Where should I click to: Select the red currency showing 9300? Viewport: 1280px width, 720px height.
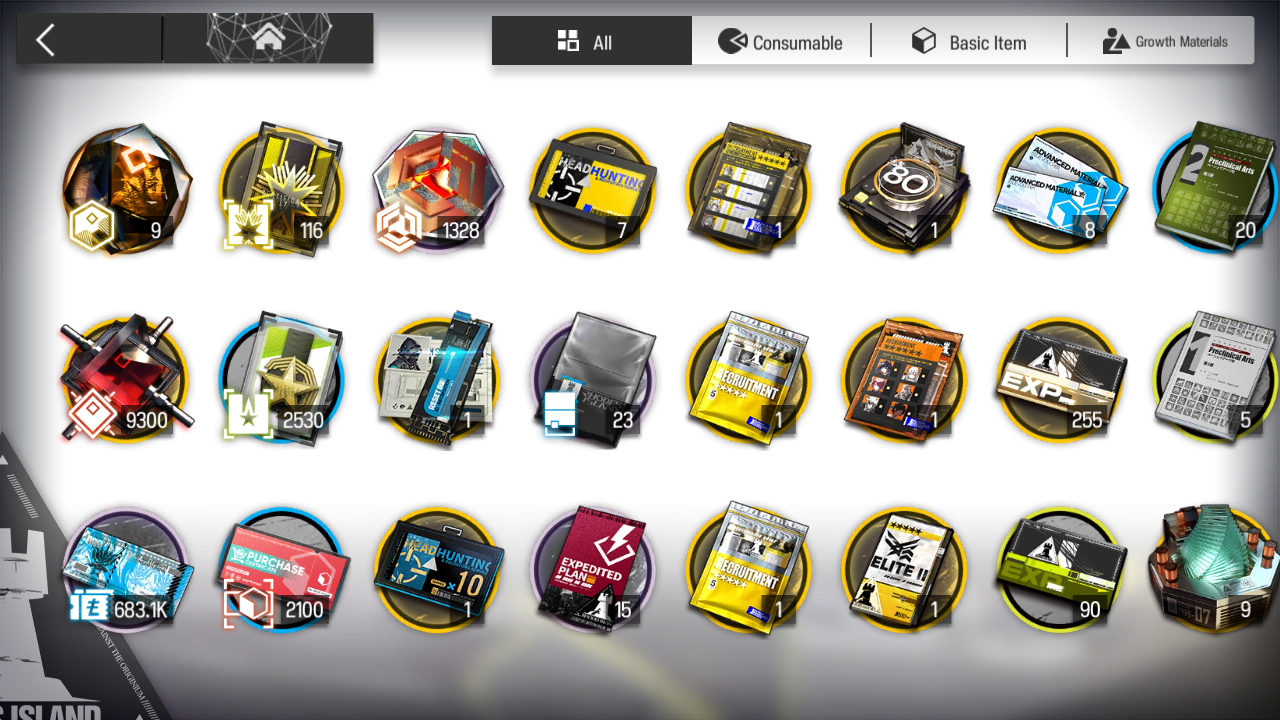125,380
